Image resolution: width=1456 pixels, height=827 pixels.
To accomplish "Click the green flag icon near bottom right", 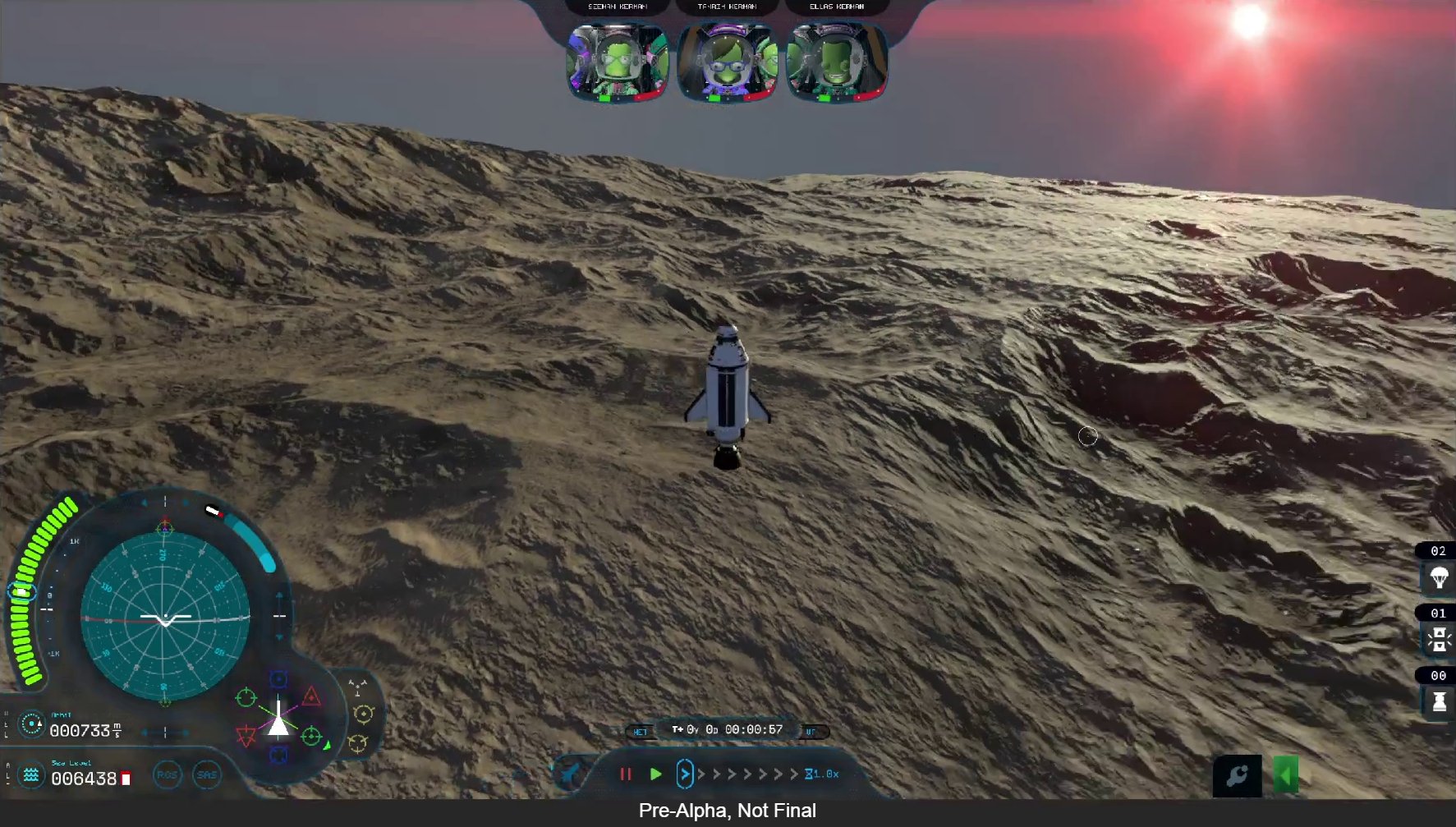I will [1286, 774].
